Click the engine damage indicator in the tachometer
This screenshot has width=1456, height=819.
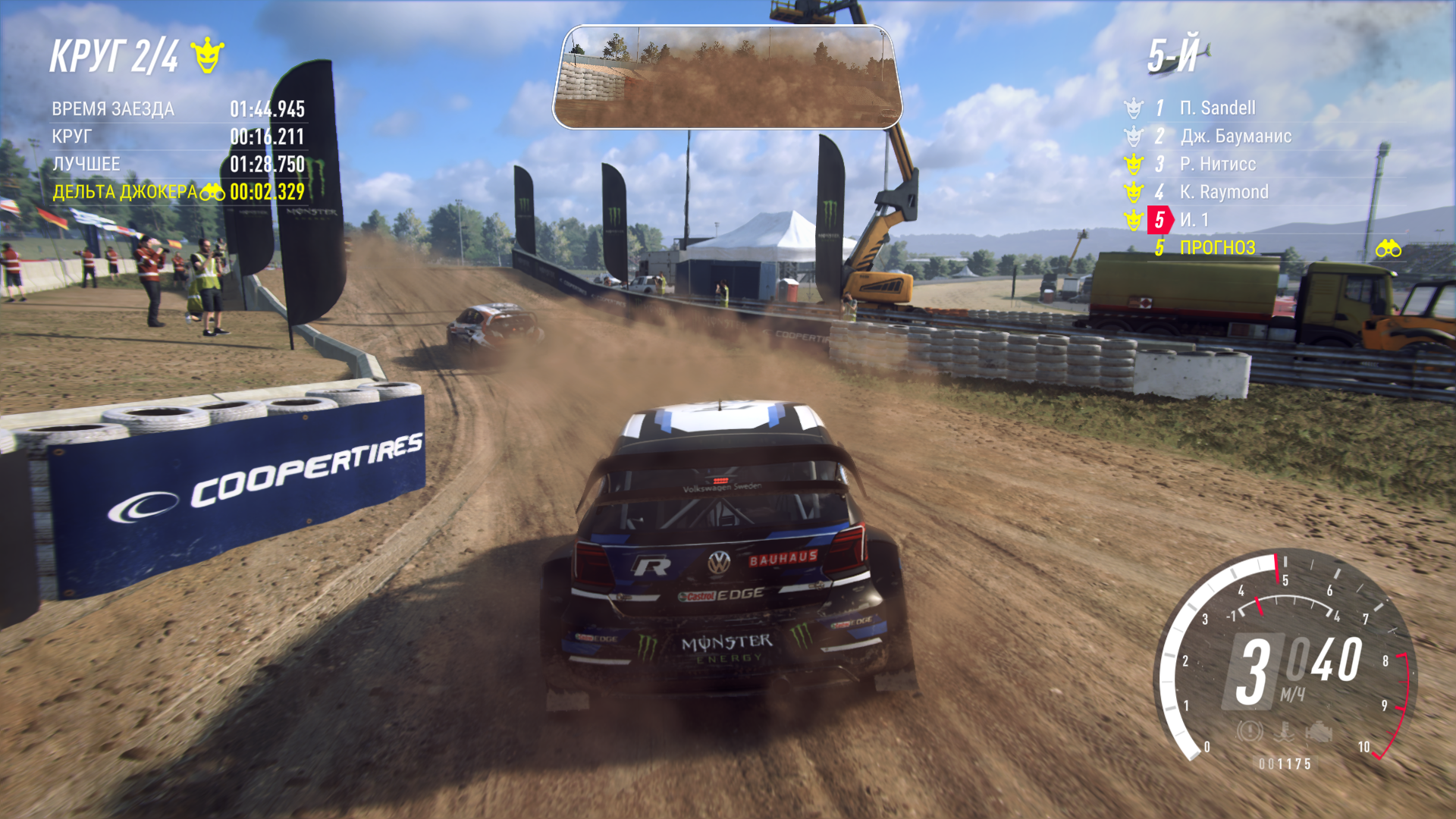pos(1318,732)
